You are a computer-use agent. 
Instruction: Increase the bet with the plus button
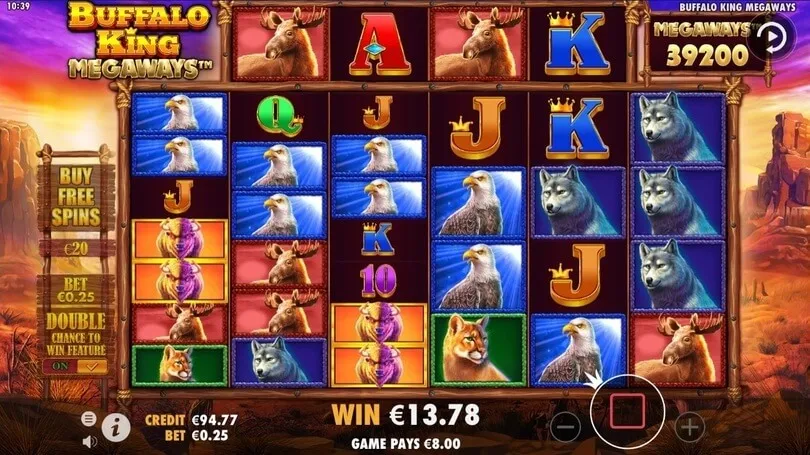[689, 426]
